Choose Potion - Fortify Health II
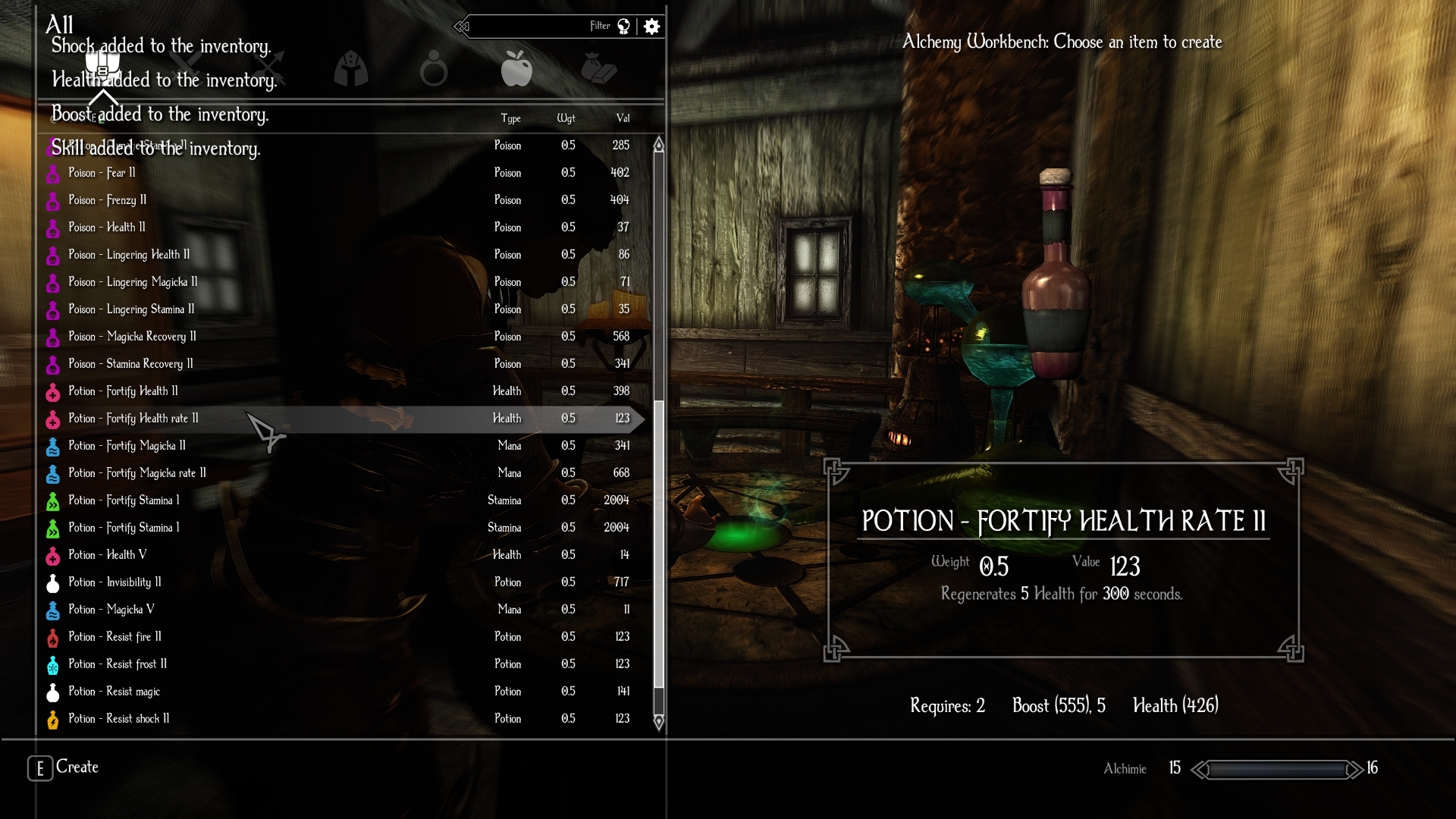Screen dimensions: 1456x819 (123, 391)
